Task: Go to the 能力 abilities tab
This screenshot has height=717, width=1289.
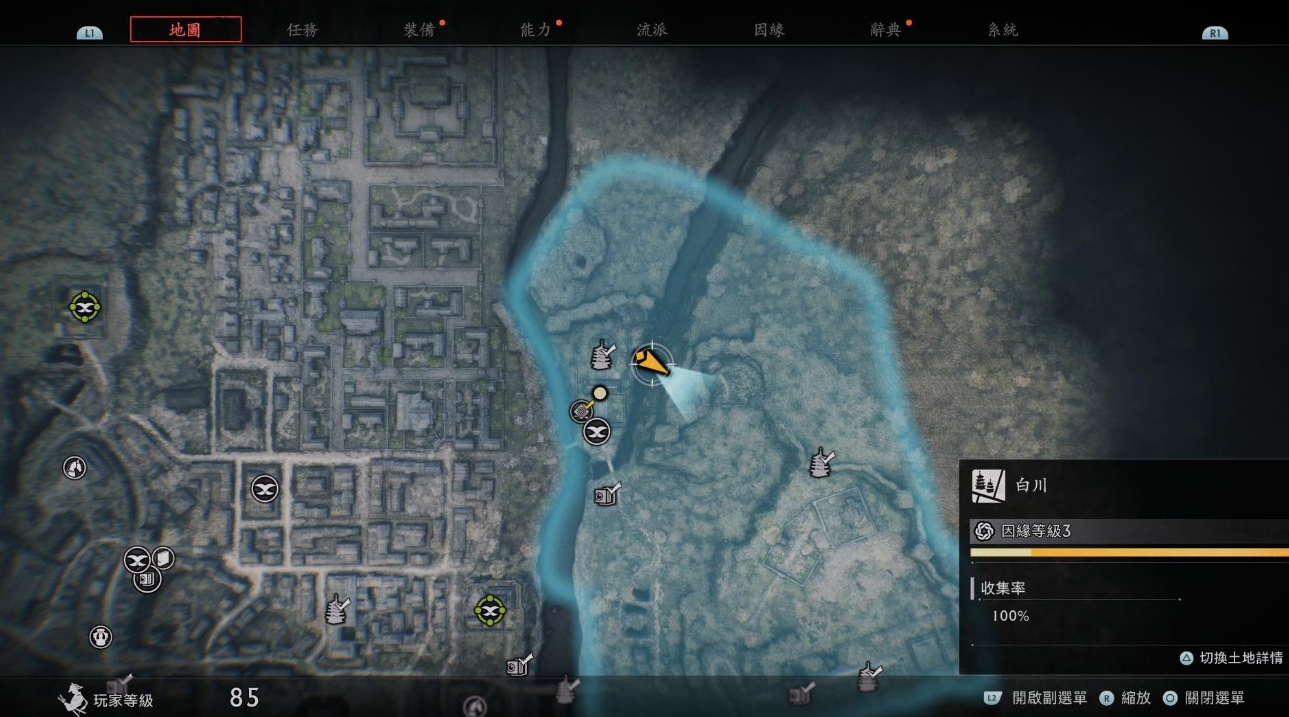Action: [x=536, y=30]
